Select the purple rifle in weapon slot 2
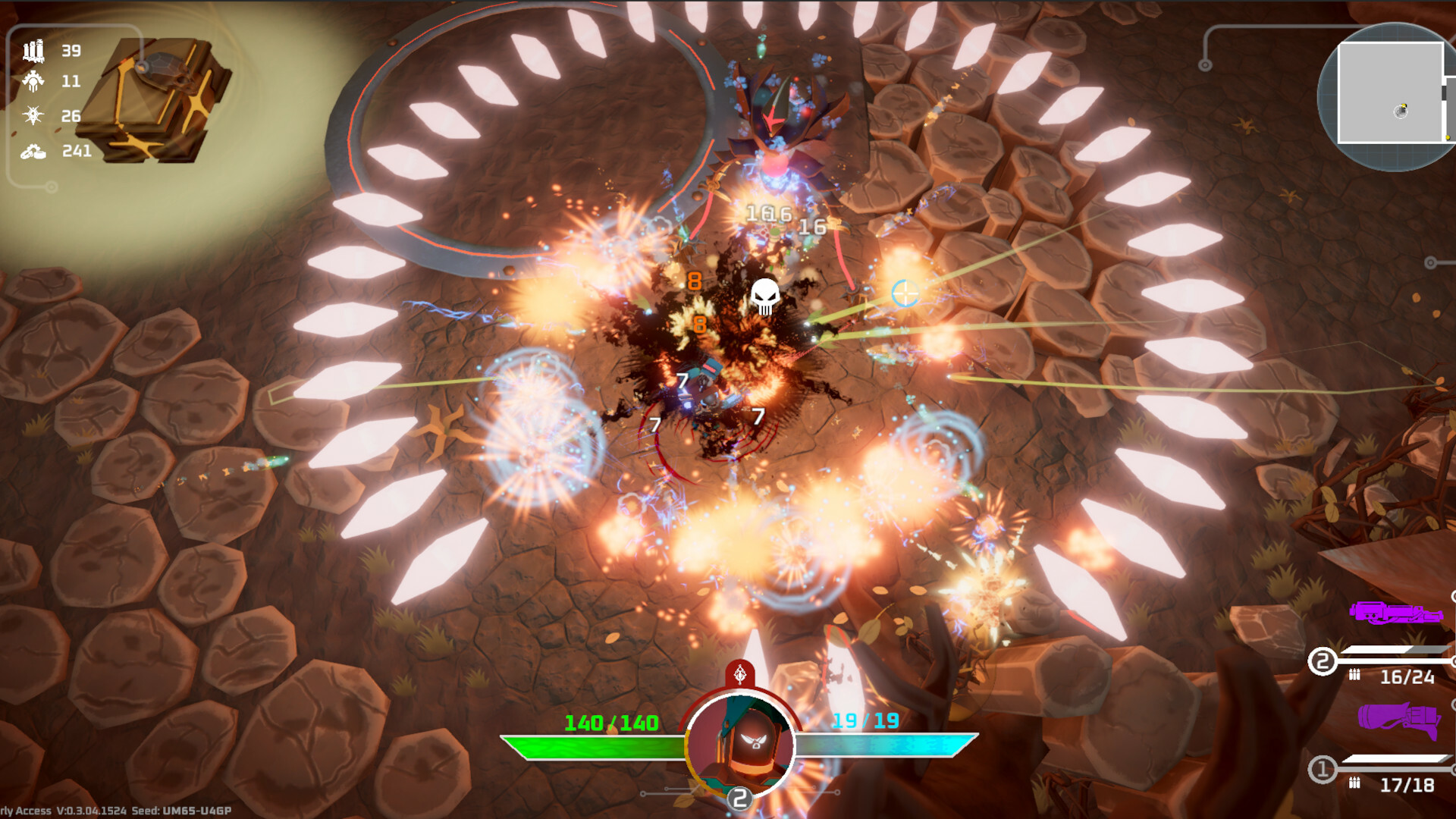1456x819 pixels. [1395, 613]
